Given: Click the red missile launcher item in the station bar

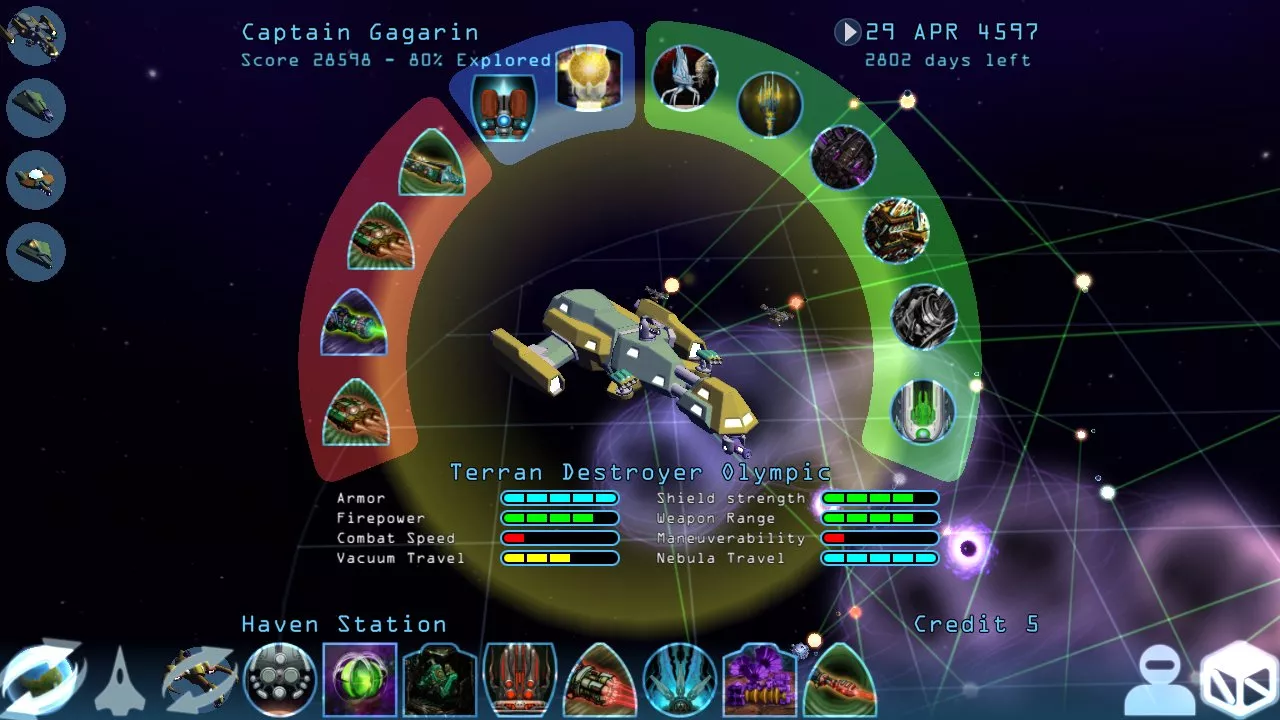Looking at the screenshot, I should click(x=520, y=680).
